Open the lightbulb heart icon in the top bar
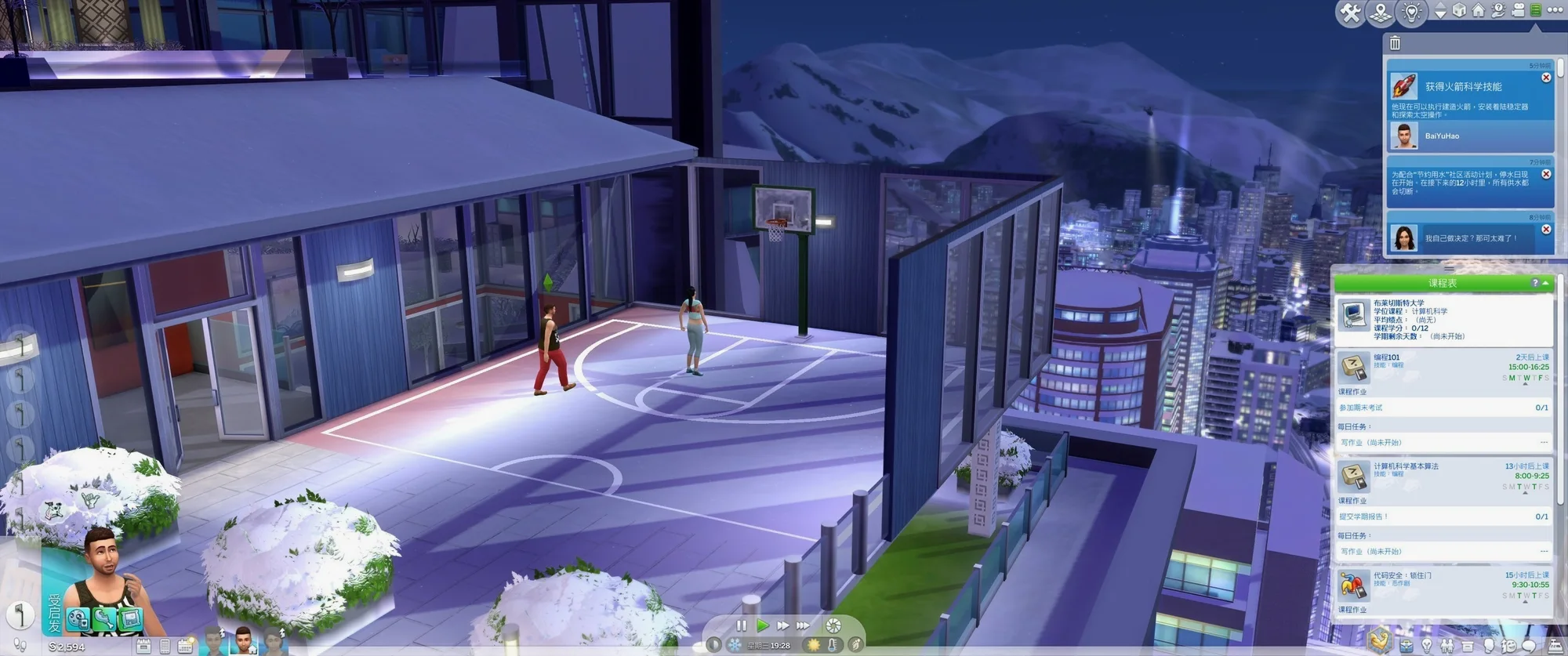The image size is (1568, 656). 1412,12
